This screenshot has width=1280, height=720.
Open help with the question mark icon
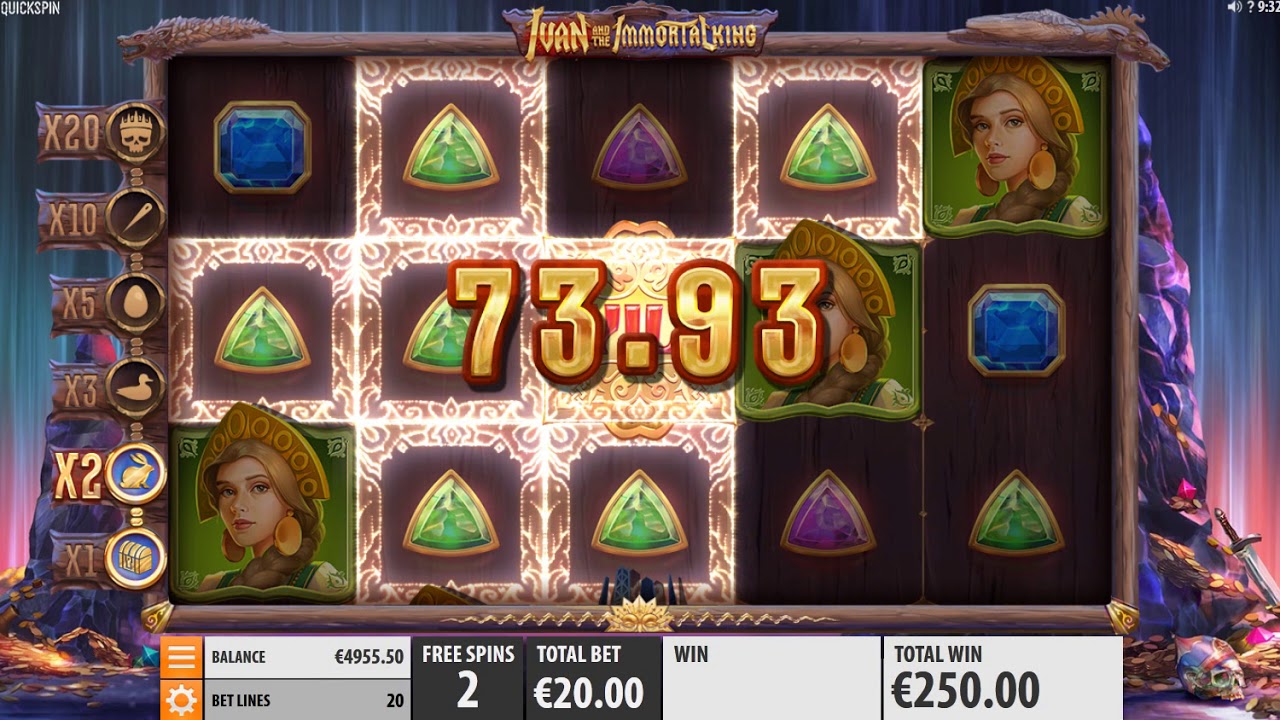(x=1249, y=7)
